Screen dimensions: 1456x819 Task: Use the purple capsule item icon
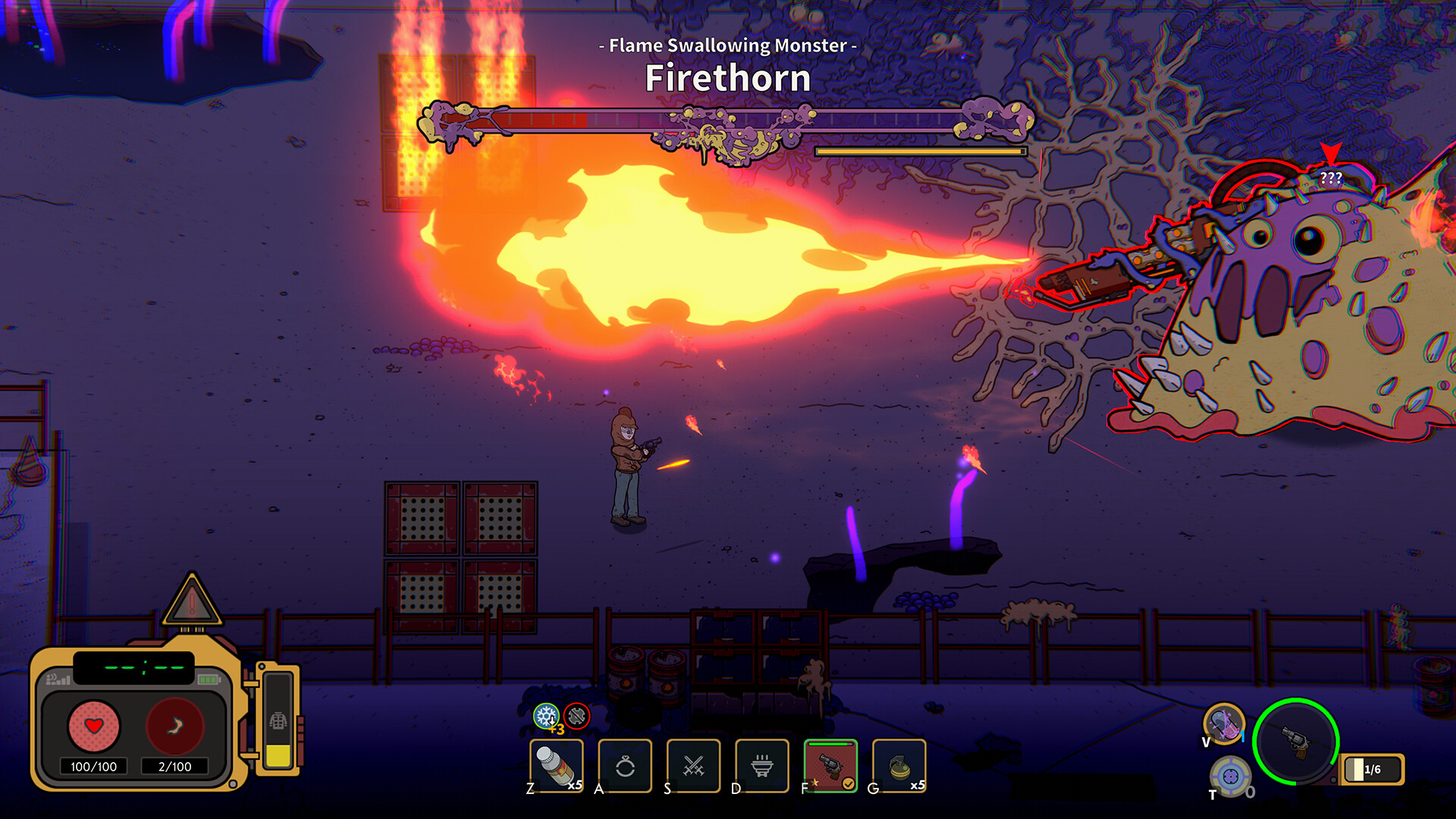[1224, 724]
